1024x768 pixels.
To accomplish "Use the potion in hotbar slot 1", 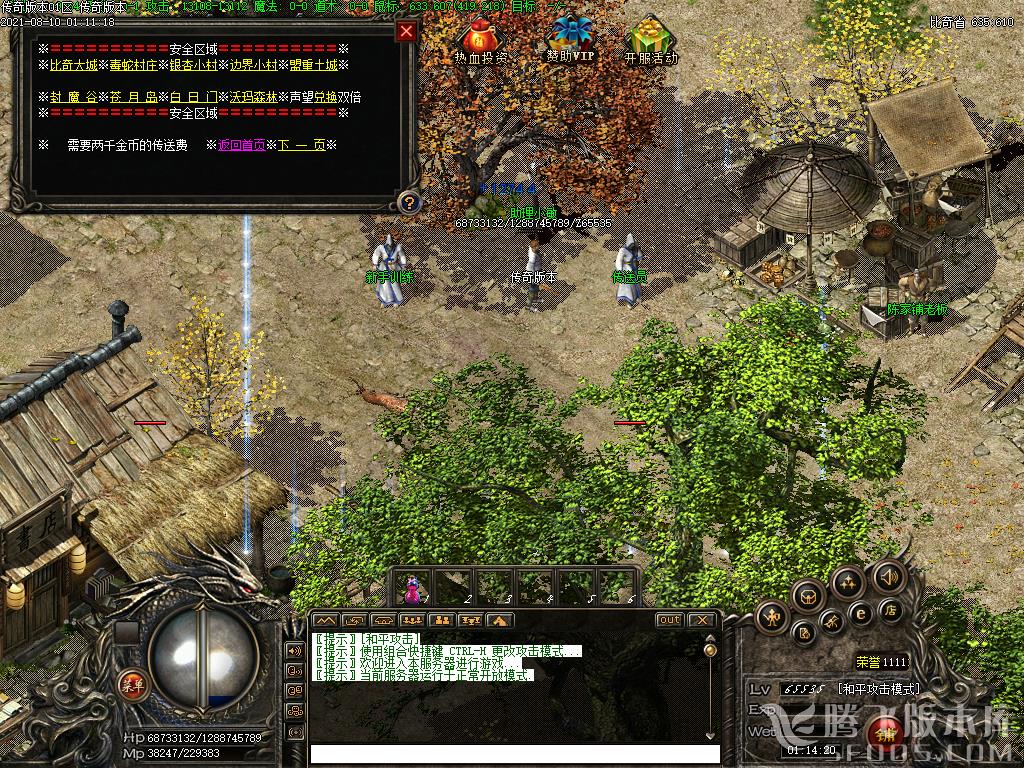I will [x=412, y=589].
